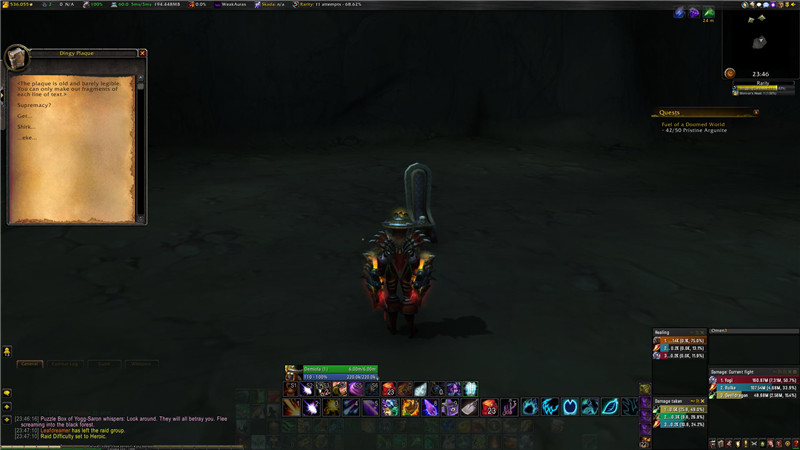
Task: Click the minimap
Action: 760,39
